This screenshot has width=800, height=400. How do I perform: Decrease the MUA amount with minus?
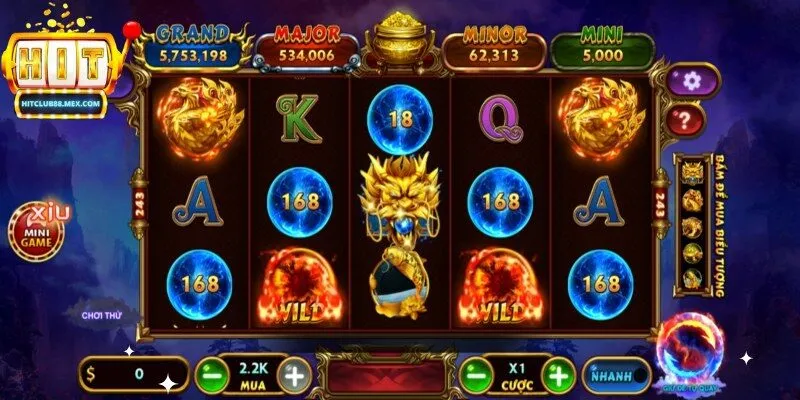[x=209, y=376]
